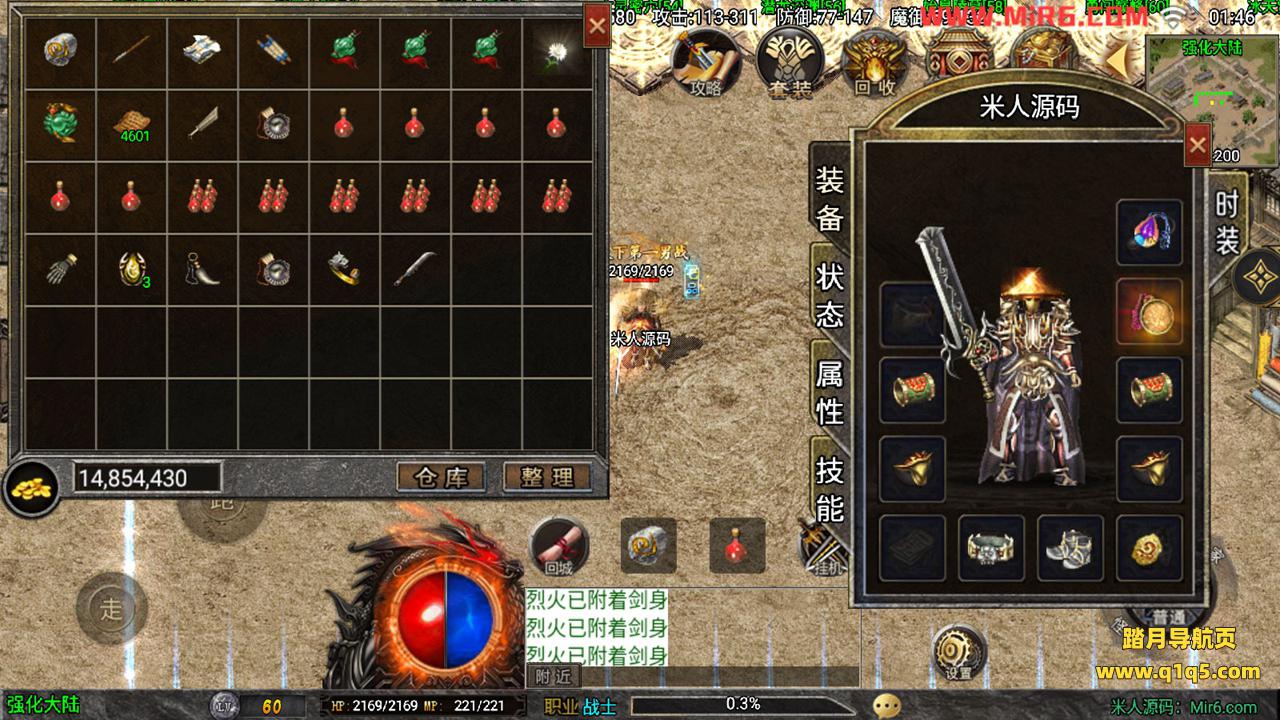Open the 设置 settings gear
The image size is (1280, 720).
pyautogui.click(x=959, y=652)
